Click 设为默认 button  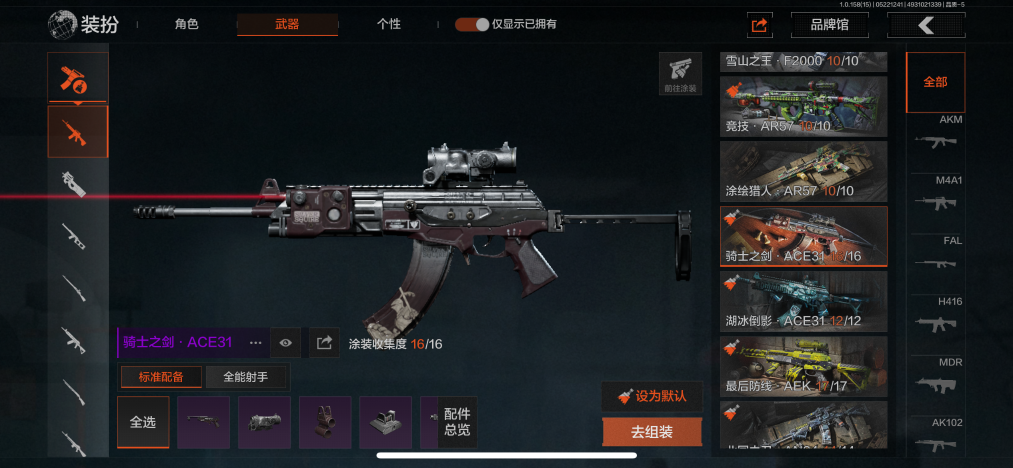pyautogui.click(x=652, y=395)
